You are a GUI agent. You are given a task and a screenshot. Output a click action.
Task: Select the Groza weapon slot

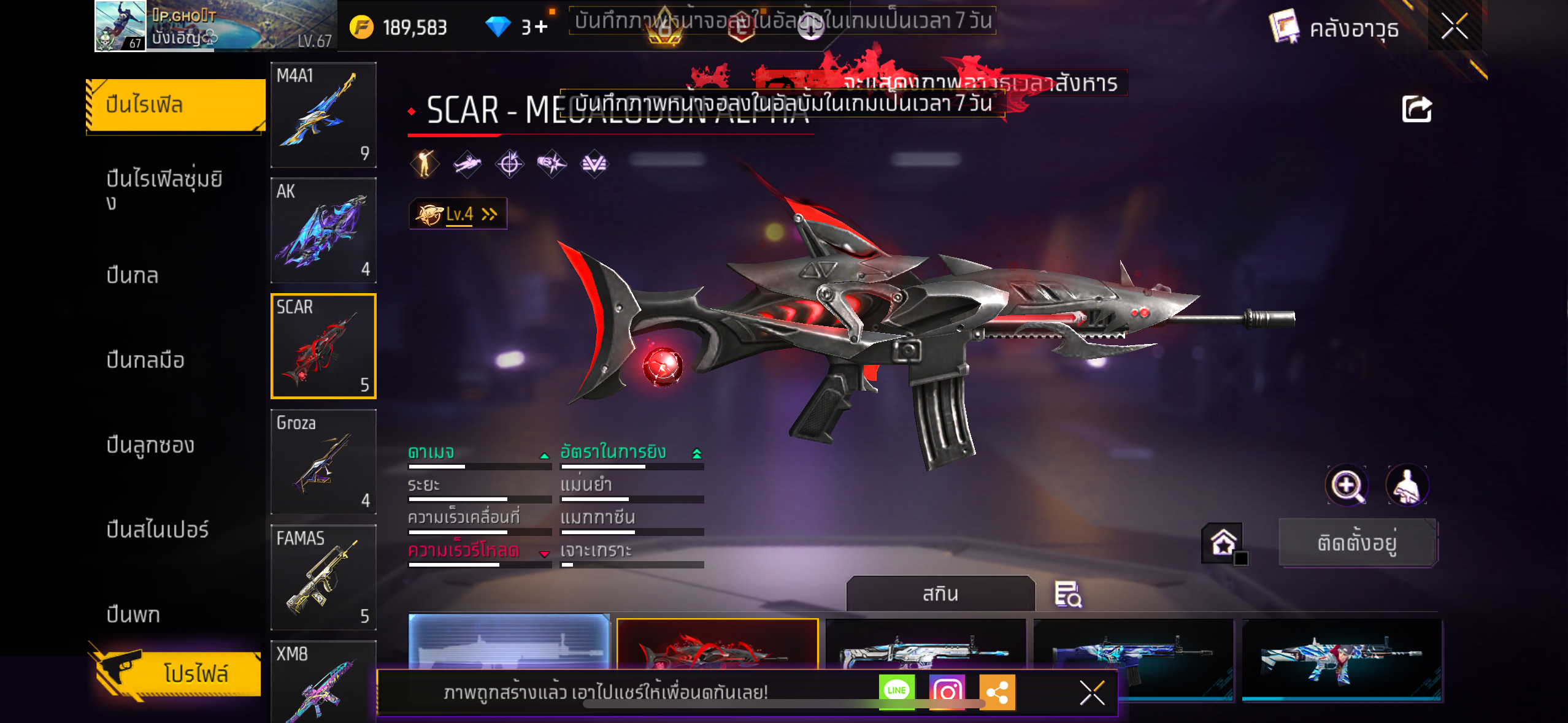[x=323, y=461]
